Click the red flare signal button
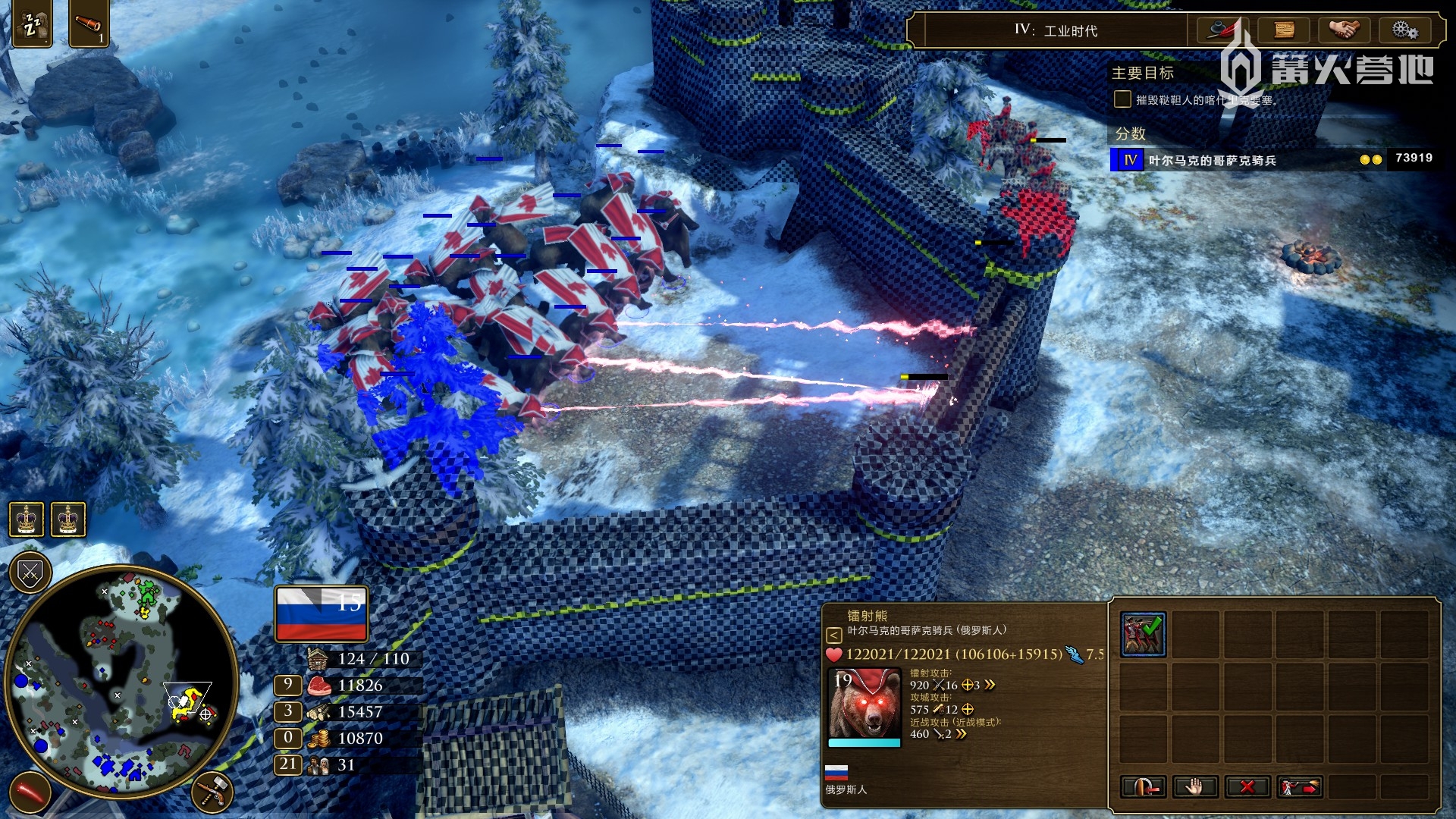 tap(30, 792)
